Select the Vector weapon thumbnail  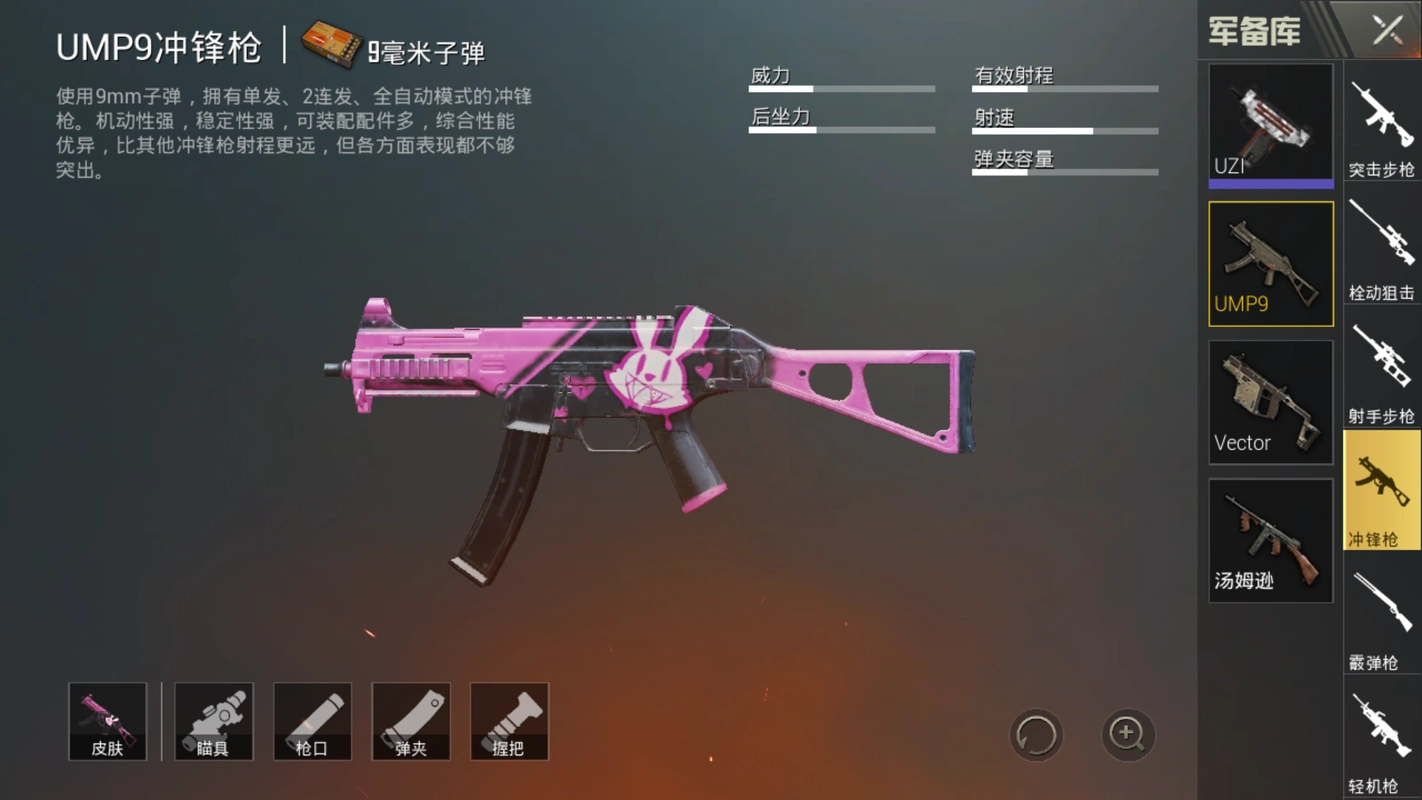coord(1270,400)
